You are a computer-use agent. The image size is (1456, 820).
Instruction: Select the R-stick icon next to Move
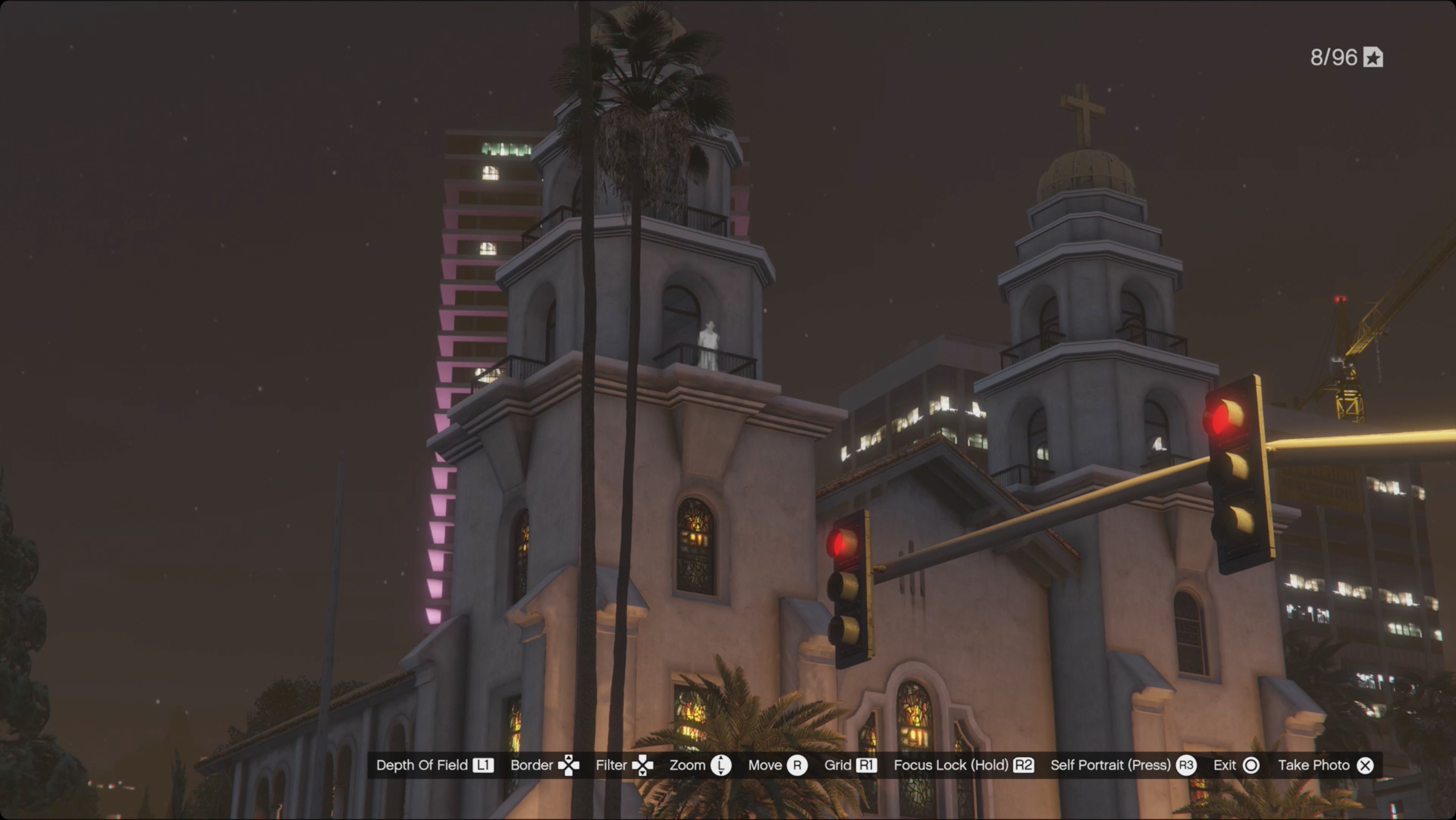pos(798,765)
